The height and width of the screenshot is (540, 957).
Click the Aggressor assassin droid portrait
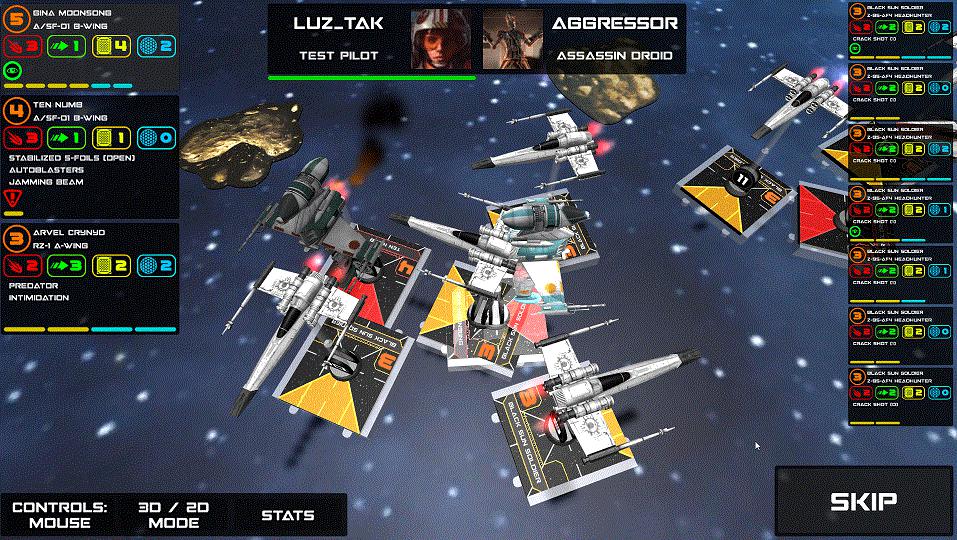point(512,40)
